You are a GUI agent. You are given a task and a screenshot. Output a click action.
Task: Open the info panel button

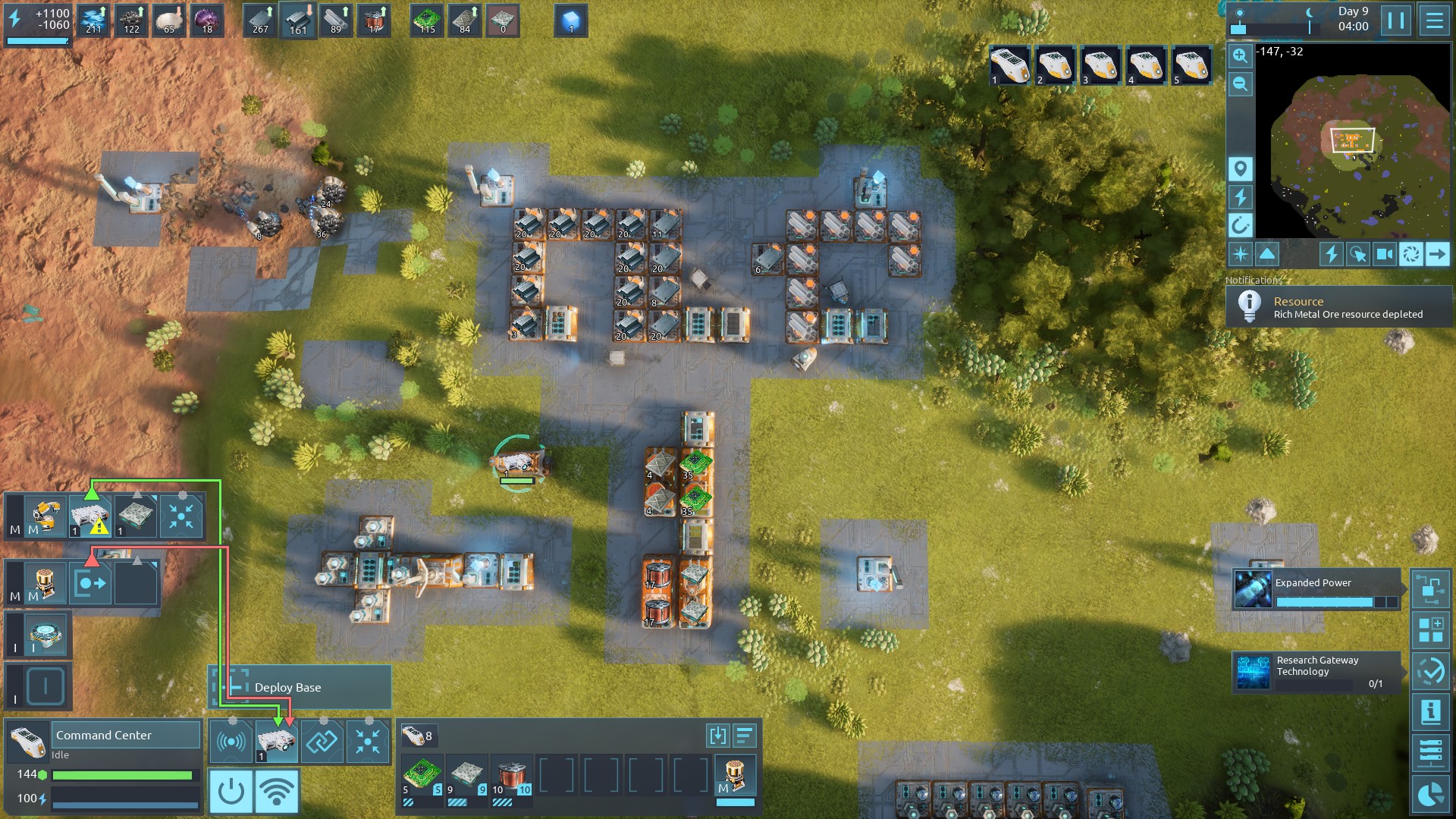(x=1430, y=713)
